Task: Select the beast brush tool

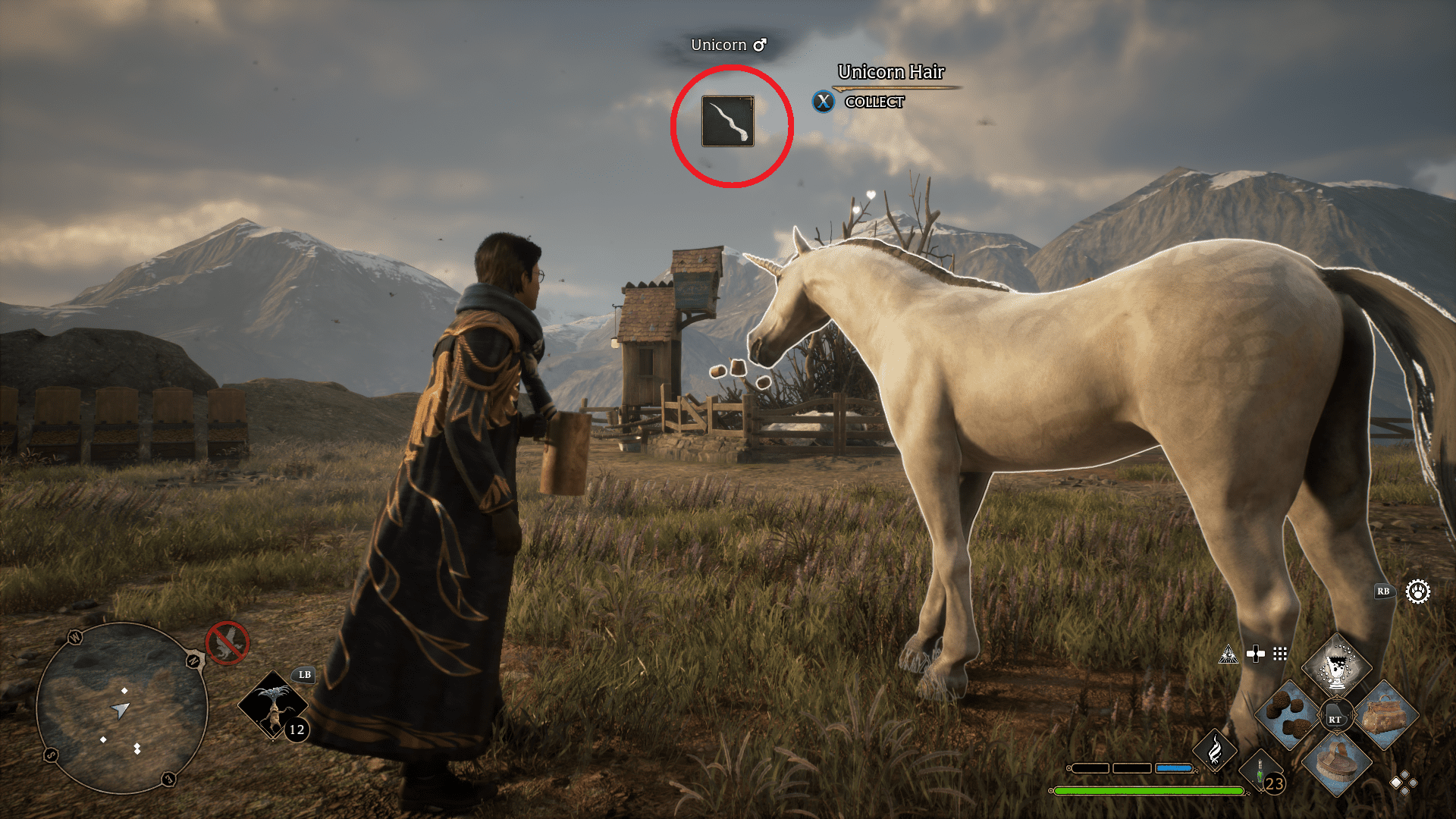Action: click(x=1335, y=765)
